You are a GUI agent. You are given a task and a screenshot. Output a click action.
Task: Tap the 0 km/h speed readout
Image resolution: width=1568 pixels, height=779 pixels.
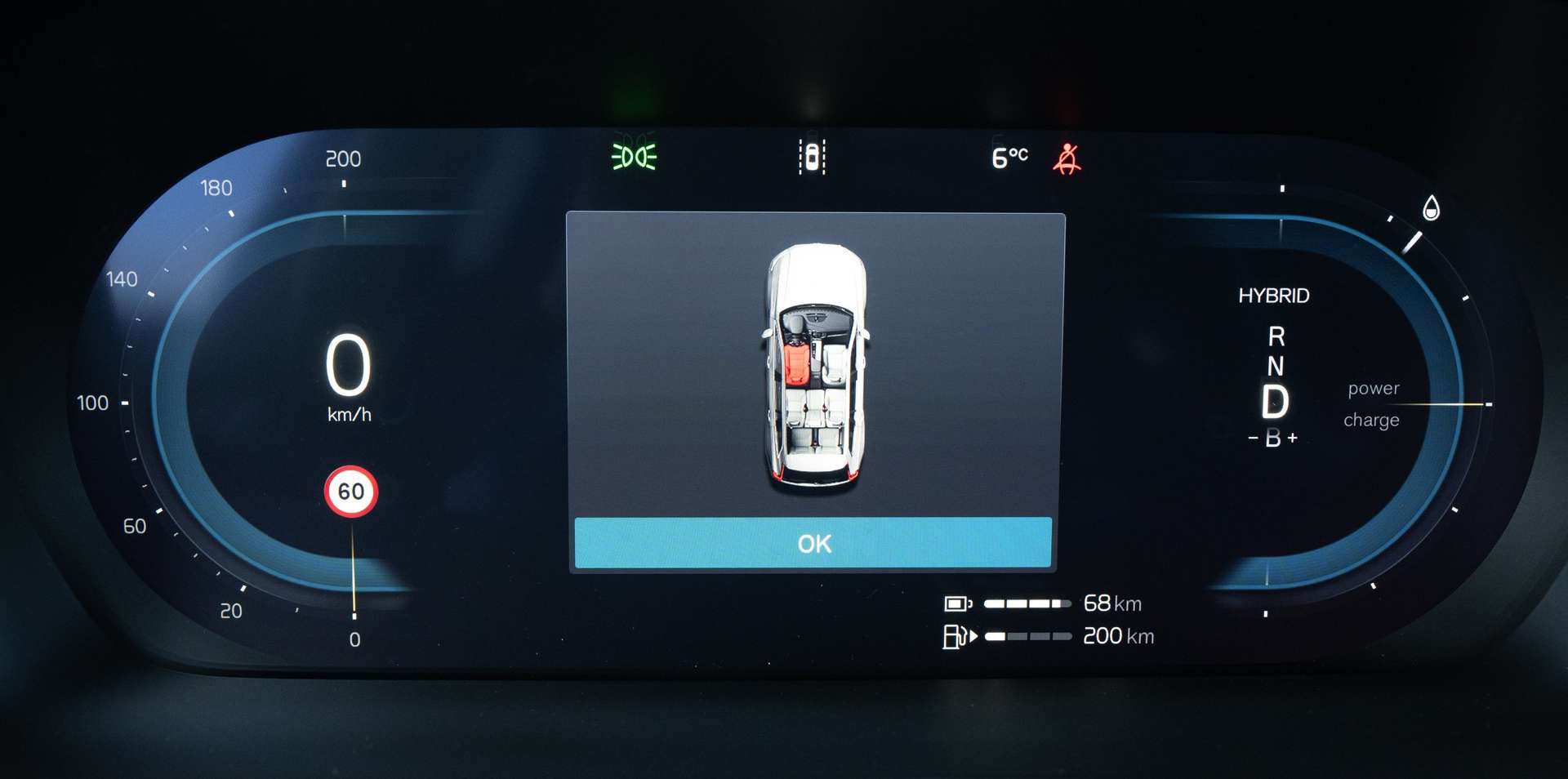click(x=350, y=366)
